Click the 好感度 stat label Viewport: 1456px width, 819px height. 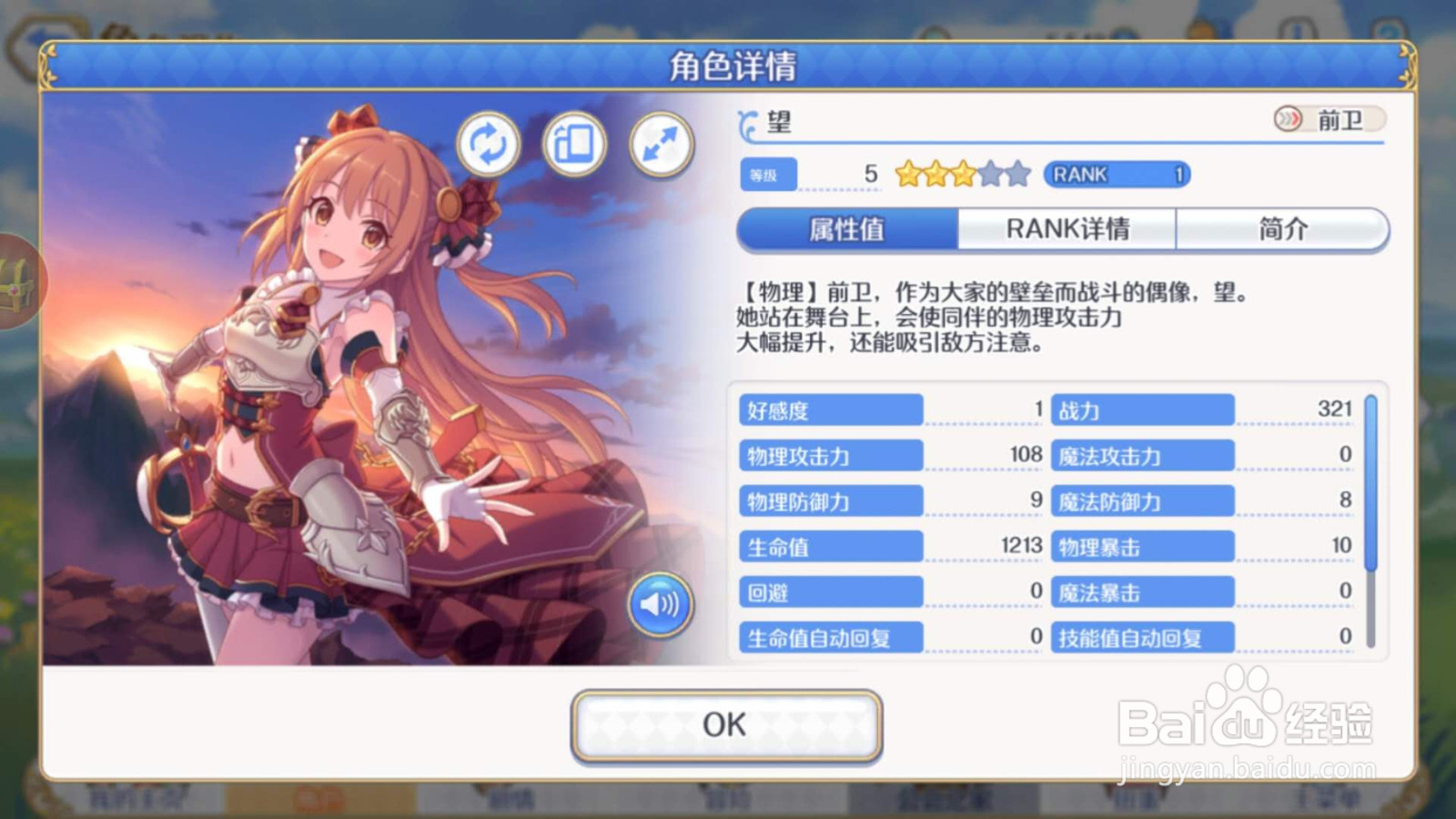pos(830,409)
